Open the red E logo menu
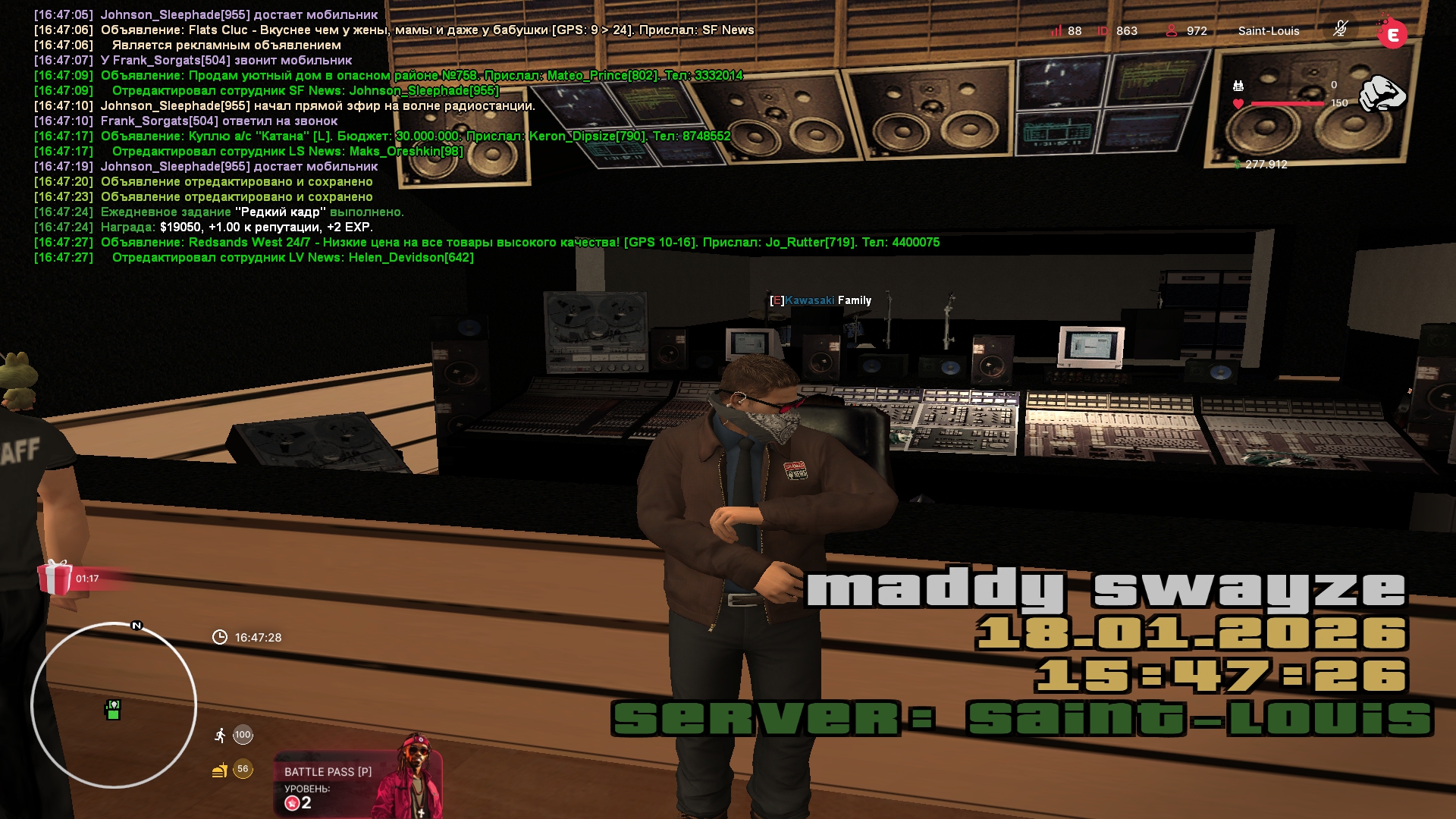This screenshot has height=819, width=1456. pos(1392,34)
